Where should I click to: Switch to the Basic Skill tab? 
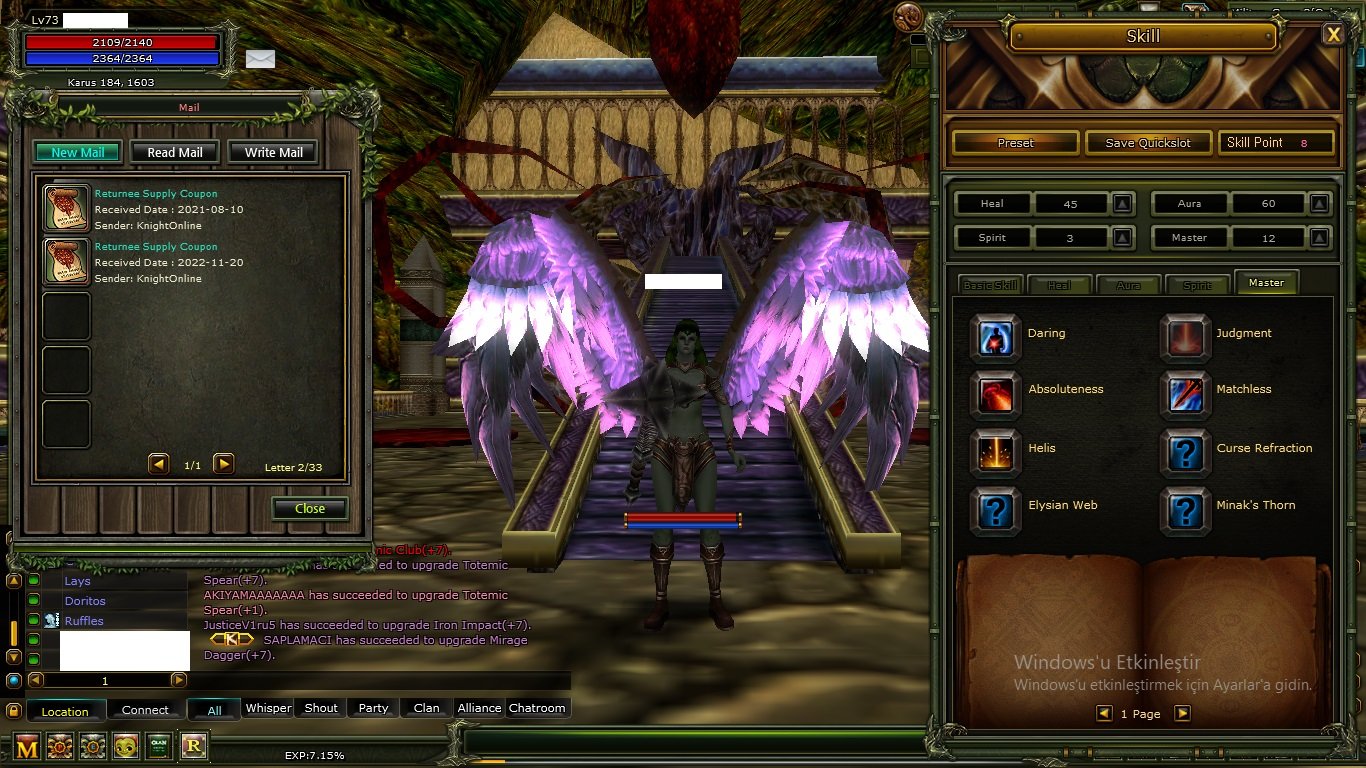(990, 283)
